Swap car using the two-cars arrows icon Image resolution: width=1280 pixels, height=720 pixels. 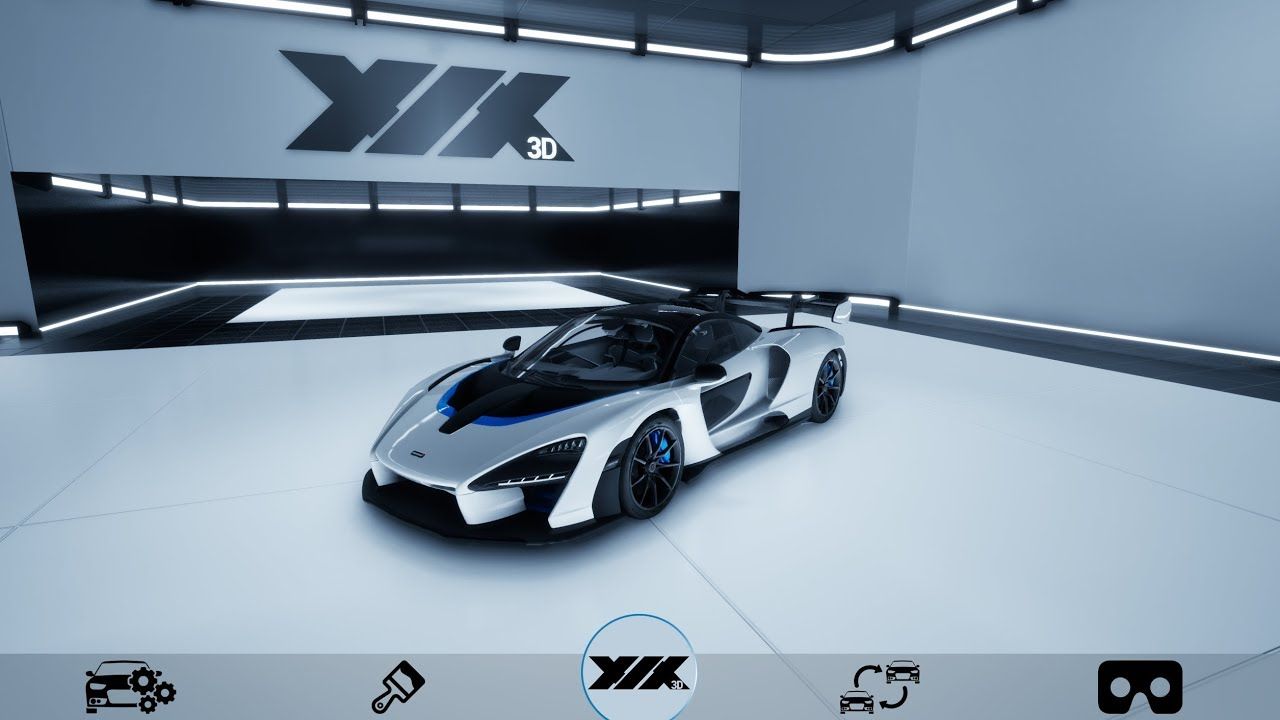click(x=880, y=687)
